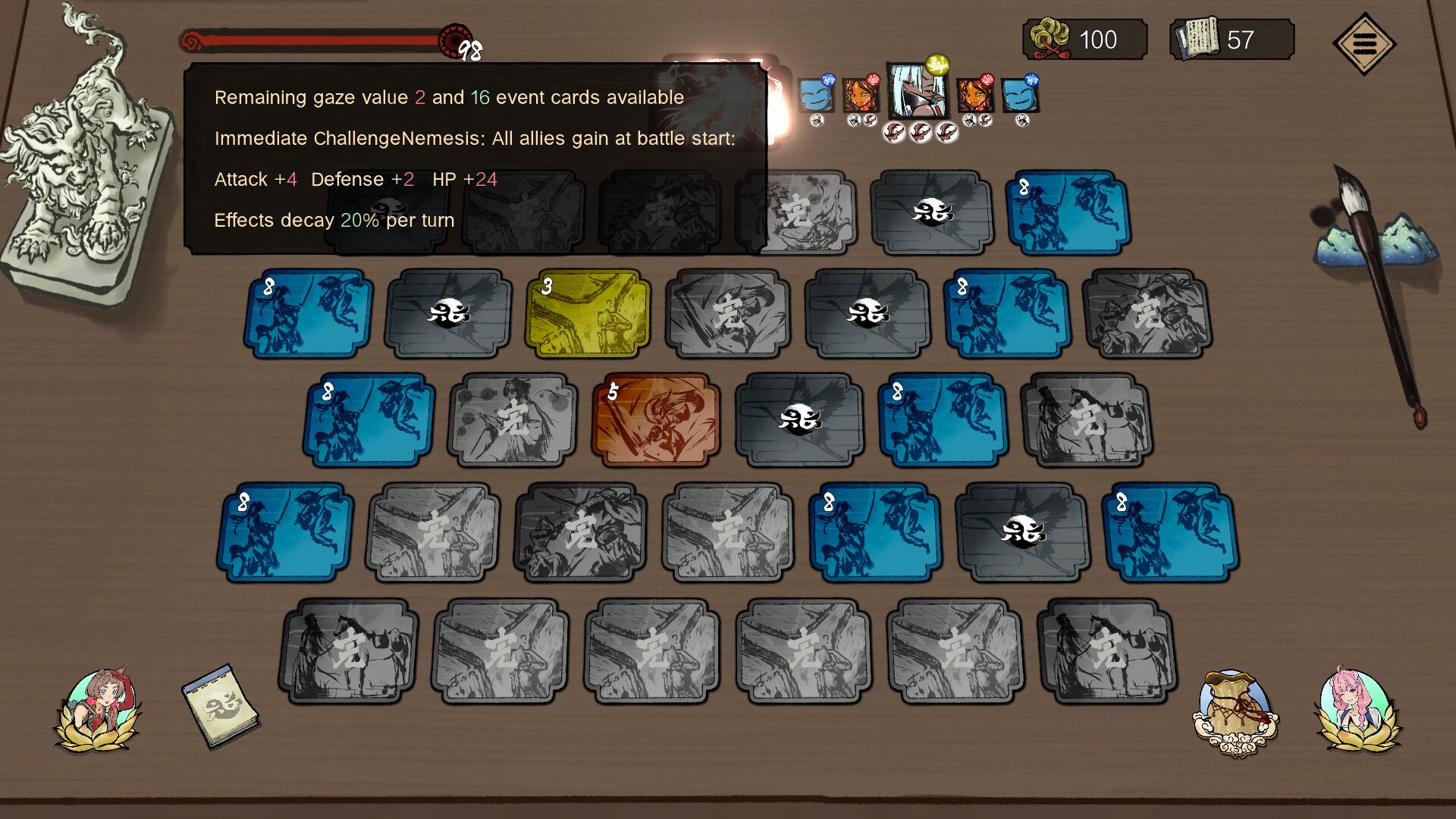Screen dimensions: 1456x819
Task: Open the glowing eagle card at top center
Action: (x=720, y=102)
